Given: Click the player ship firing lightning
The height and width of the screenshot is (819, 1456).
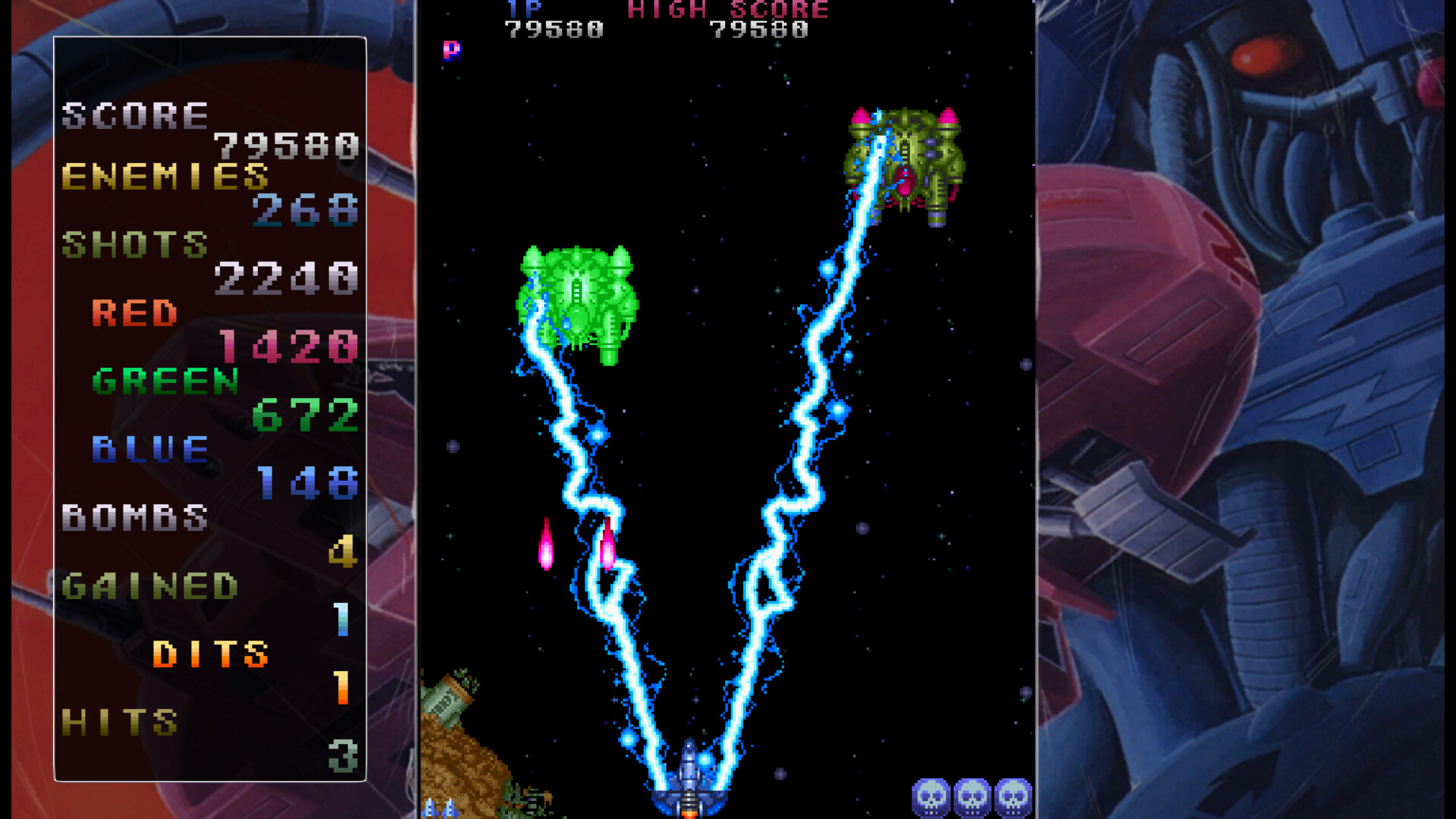Looking at the screenshot, I should point(689,781).
